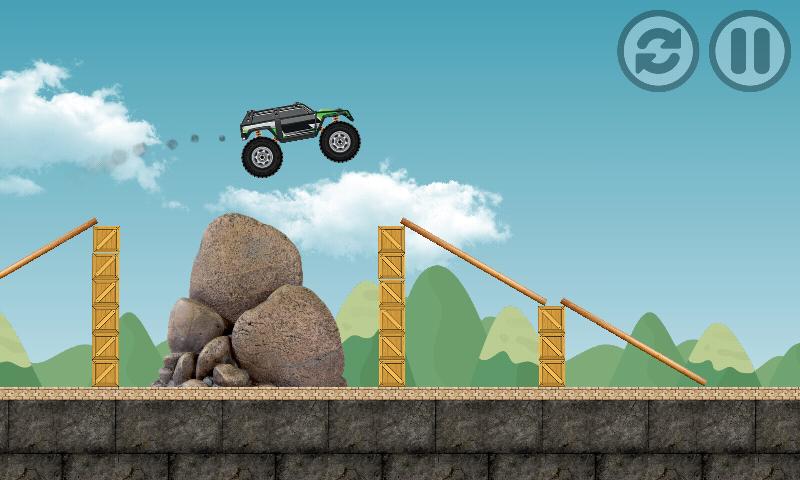Screen dimensions: 800x480
Task: Pause the game
Action: 749,51
